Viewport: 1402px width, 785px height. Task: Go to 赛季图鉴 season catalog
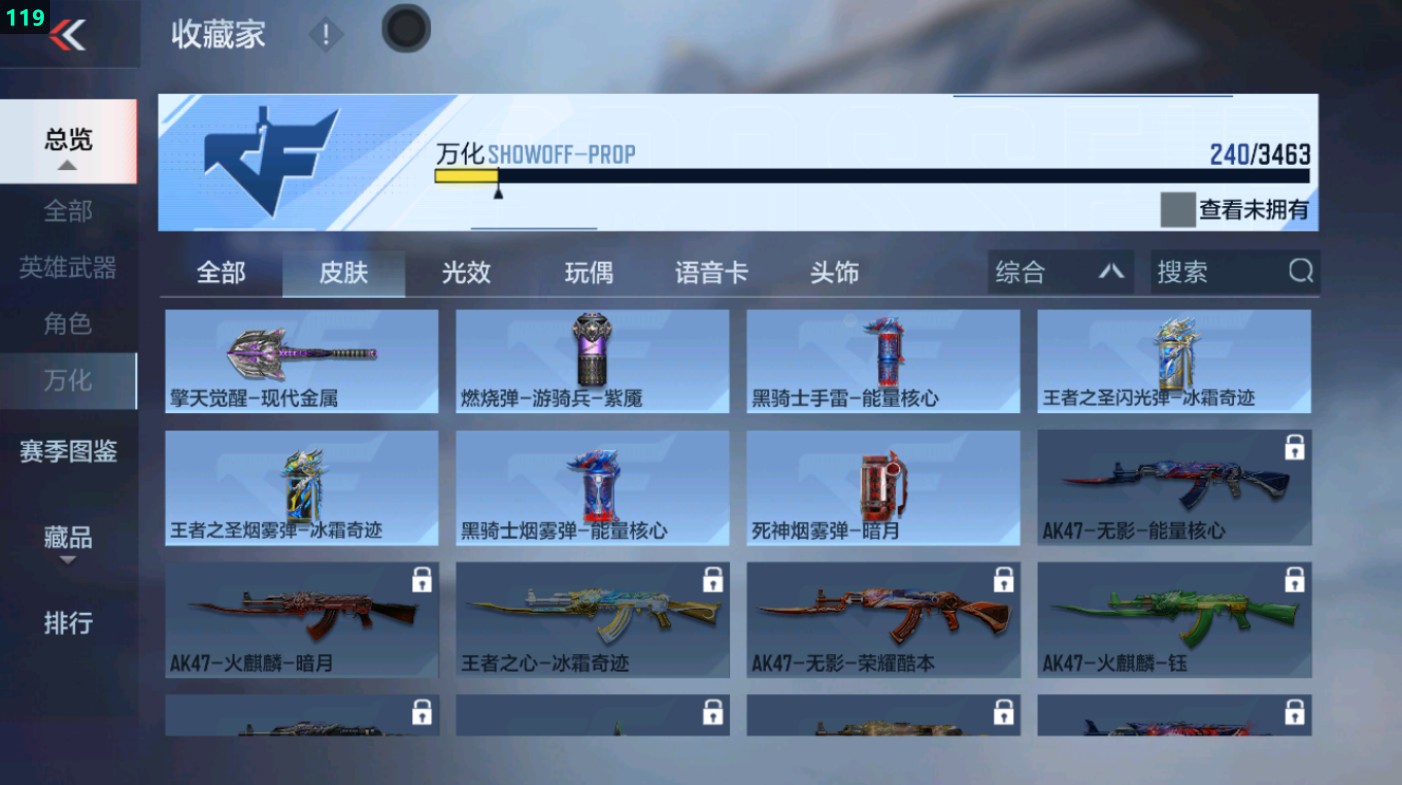pos(66,452)
